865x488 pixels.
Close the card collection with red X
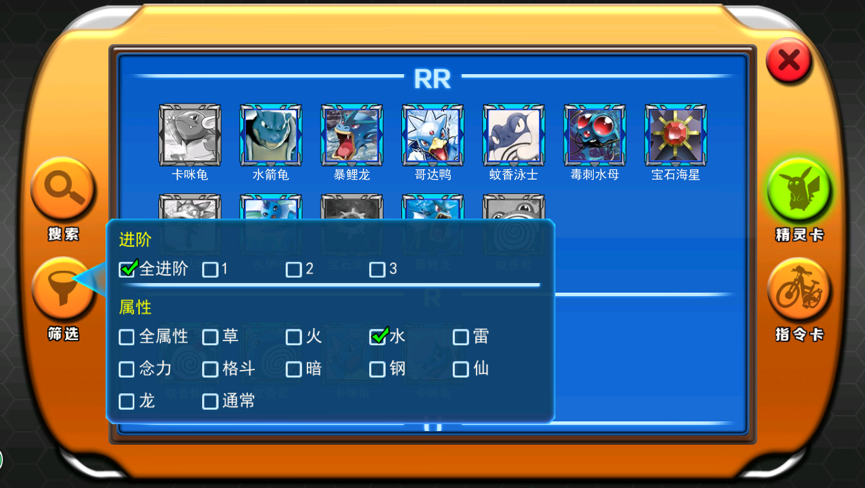[x=788, y=61]
